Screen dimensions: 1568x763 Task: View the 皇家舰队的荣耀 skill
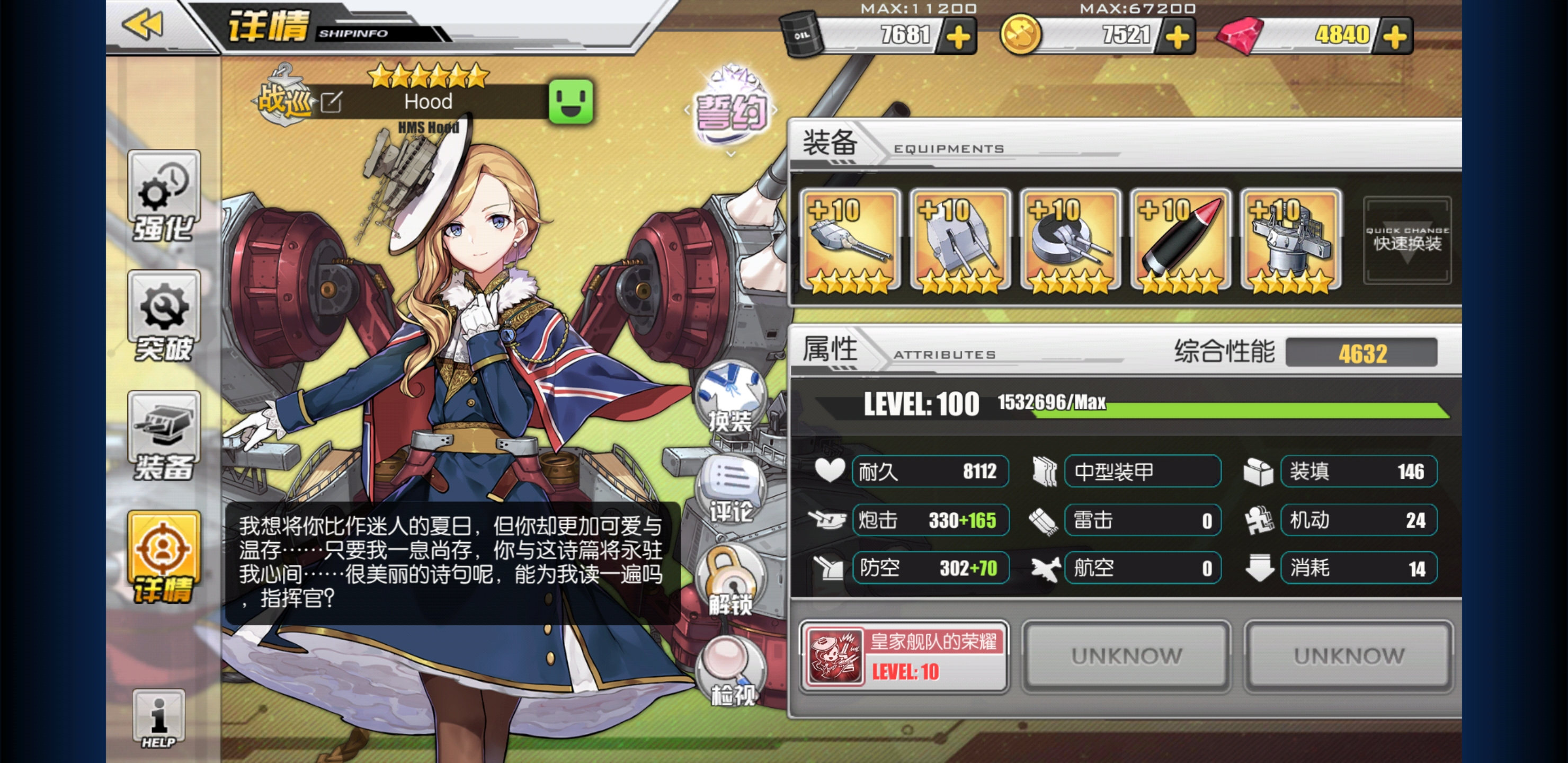click(904, 656)
